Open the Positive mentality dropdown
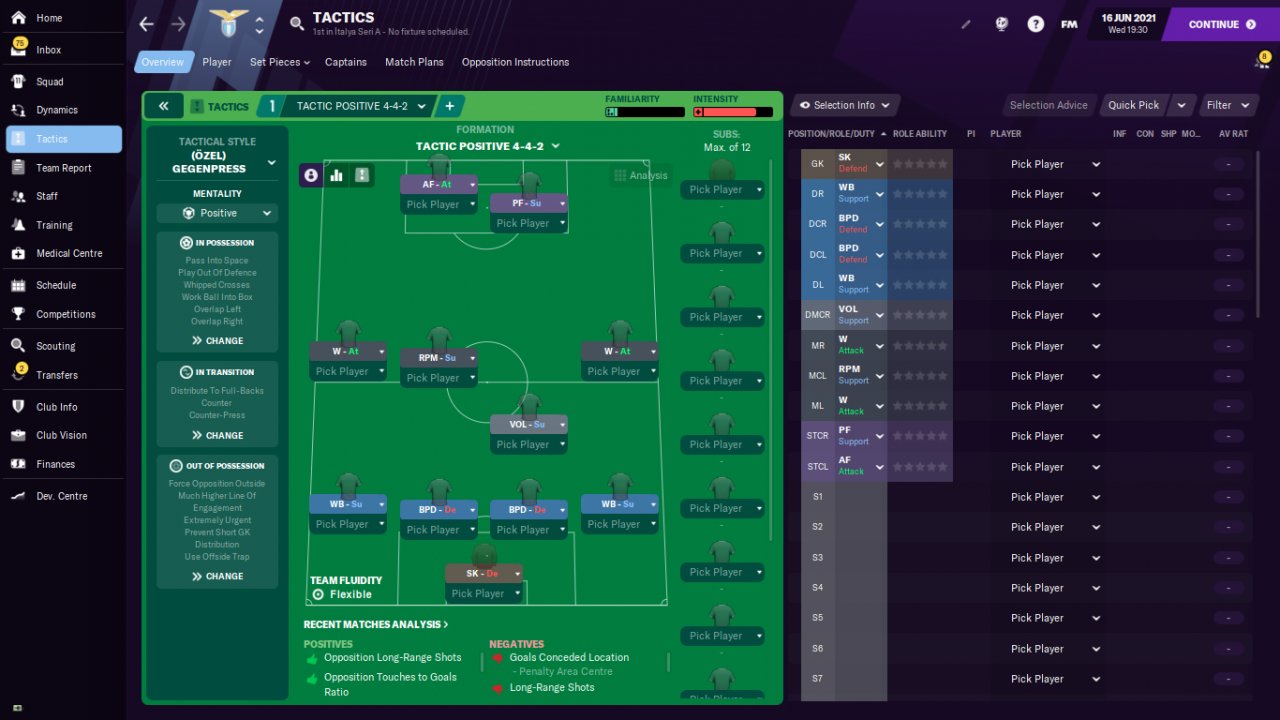1280x720 pixels. pos(217,213)
